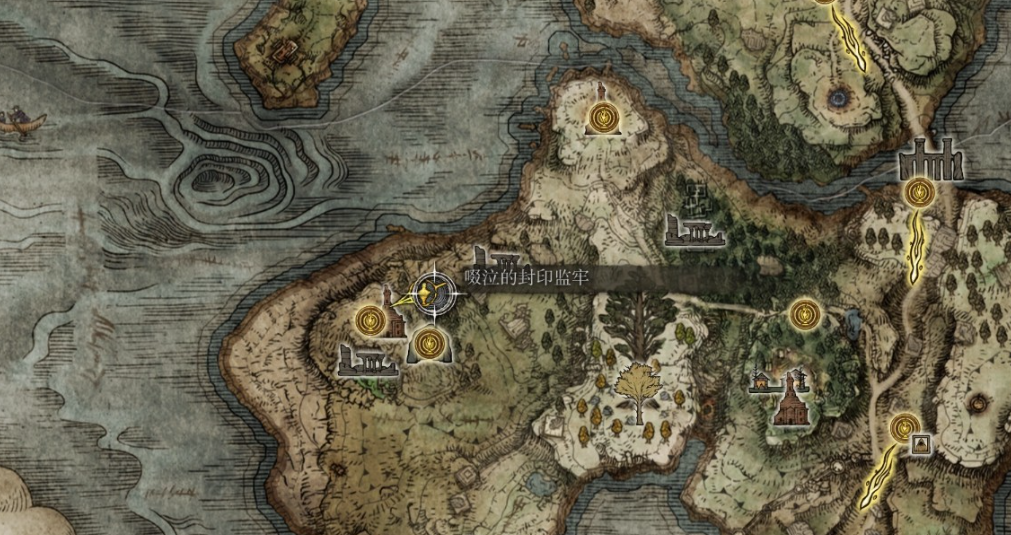This screenshot has width=1011, height=535.
Task: Select the Weeping Evergaol marker under the cursor
Action: (432, 293)
